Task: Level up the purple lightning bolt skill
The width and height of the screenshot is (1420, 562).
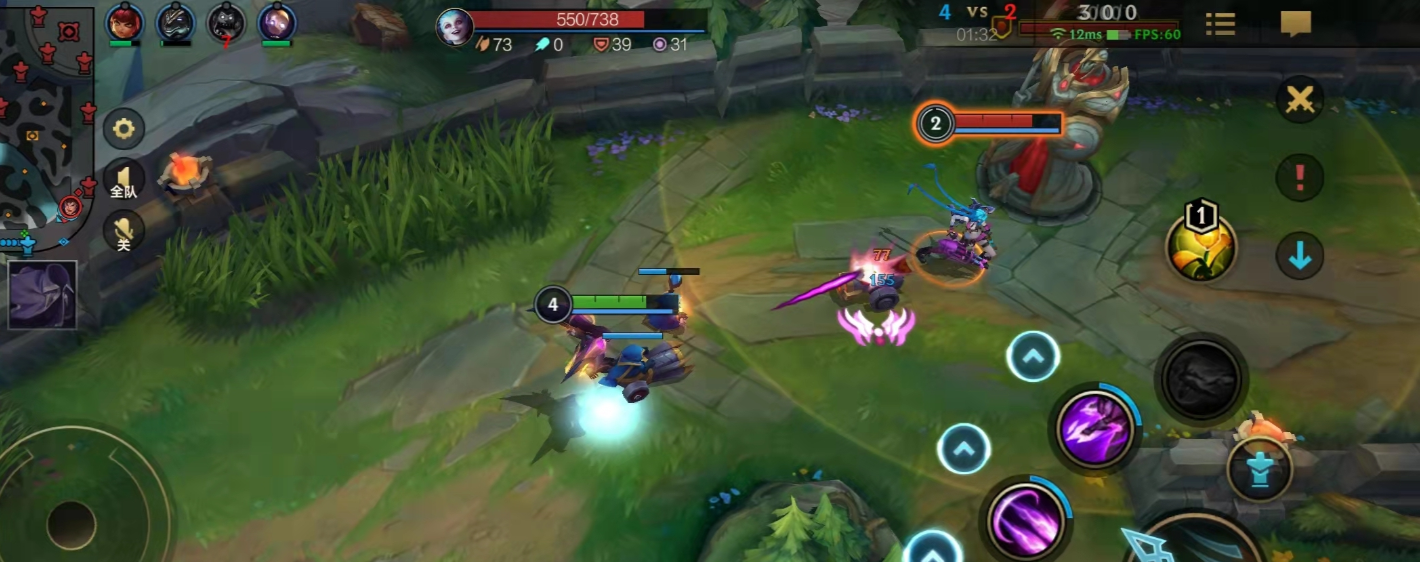Action: point(1033,356)
